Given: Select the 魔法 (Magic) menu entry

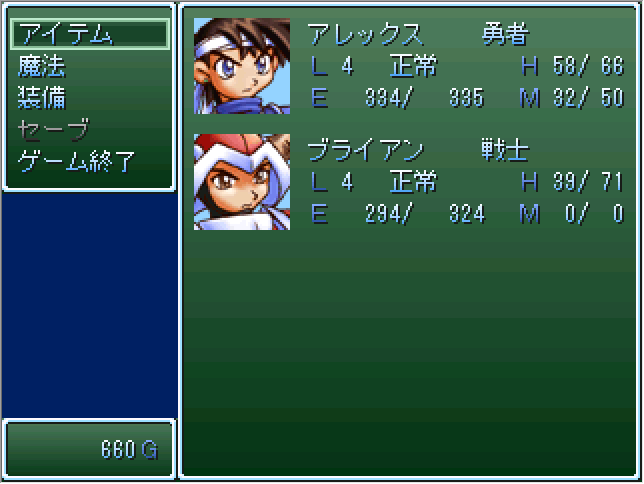Looking at the screenshot, I should [x=42, y=66].
